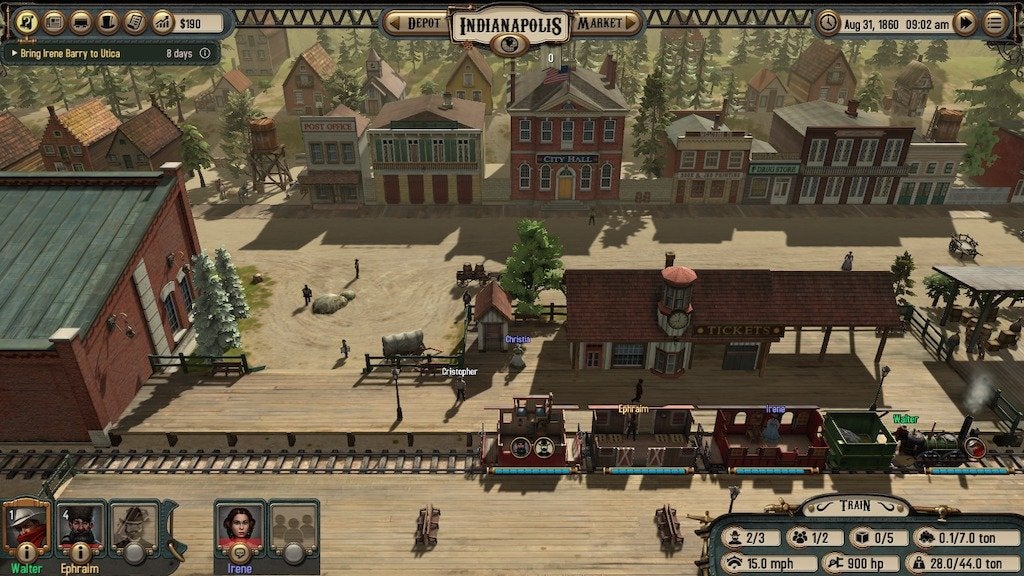The width and height of the screenshot is (1024, 576).
Task: Select Walter's crew portrait
Action: coord(26,520)
